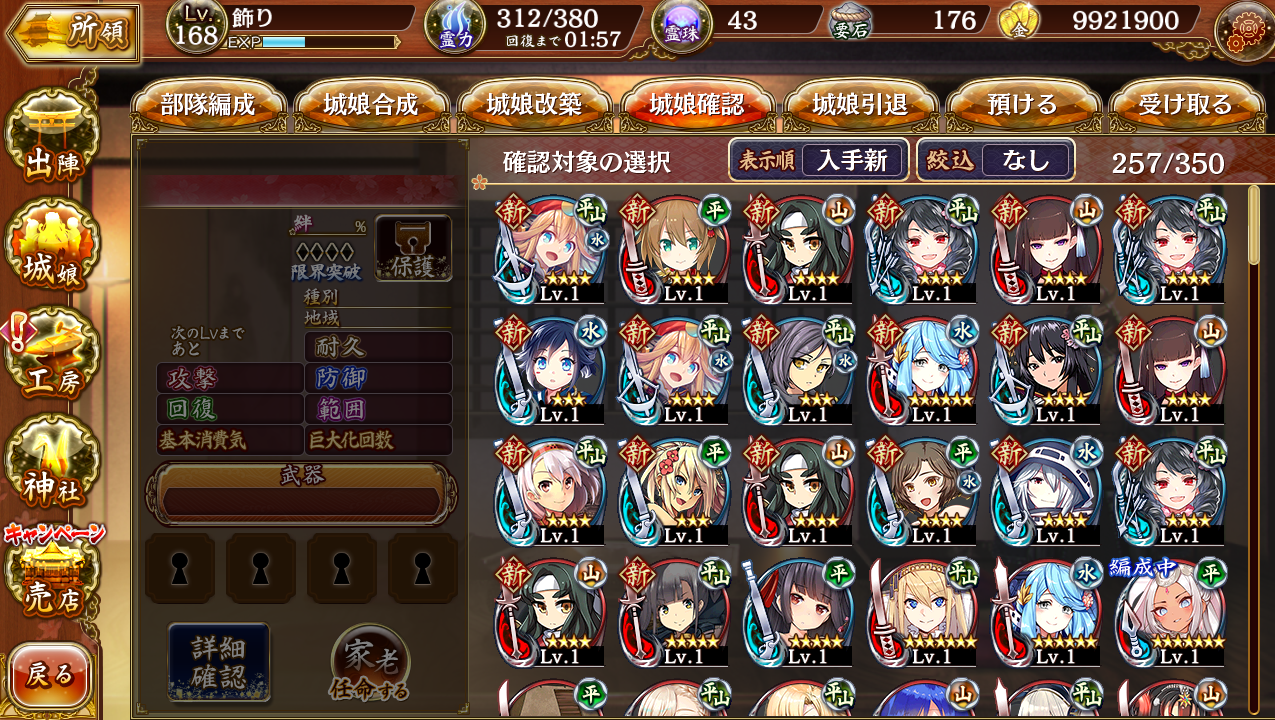Enter the 工房 workshop
The image size is (1275, 720).
[52, 358]
